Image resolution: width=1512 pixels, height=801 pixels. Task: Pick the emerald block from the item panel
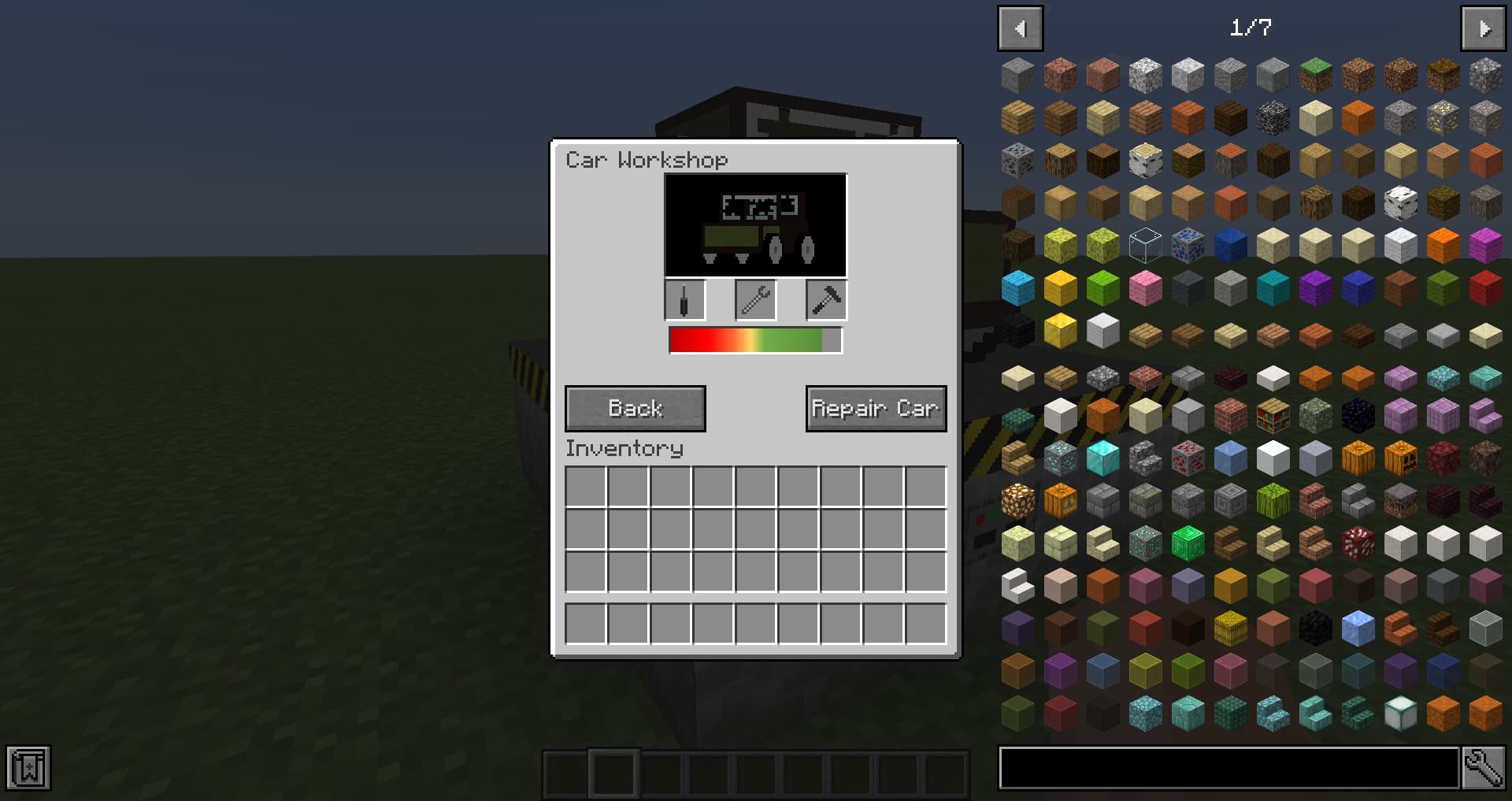pos(1190,541)
